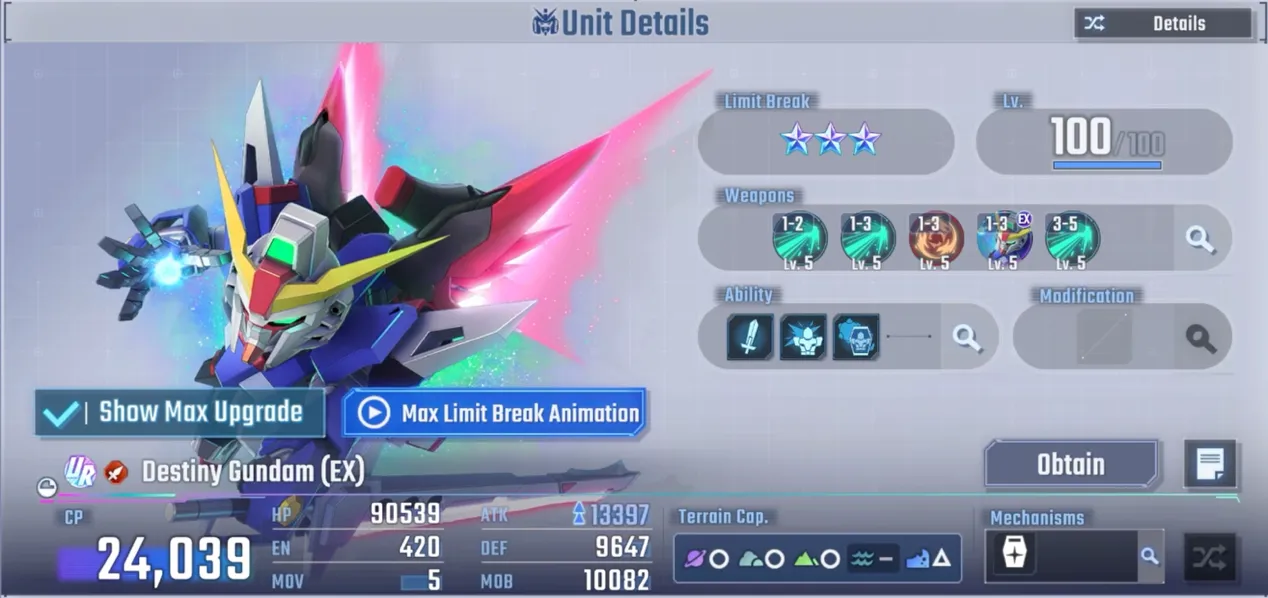Select the weapon with range 3-5
This screenshot has width=1268, height=598.
[x=1072, y=239]
